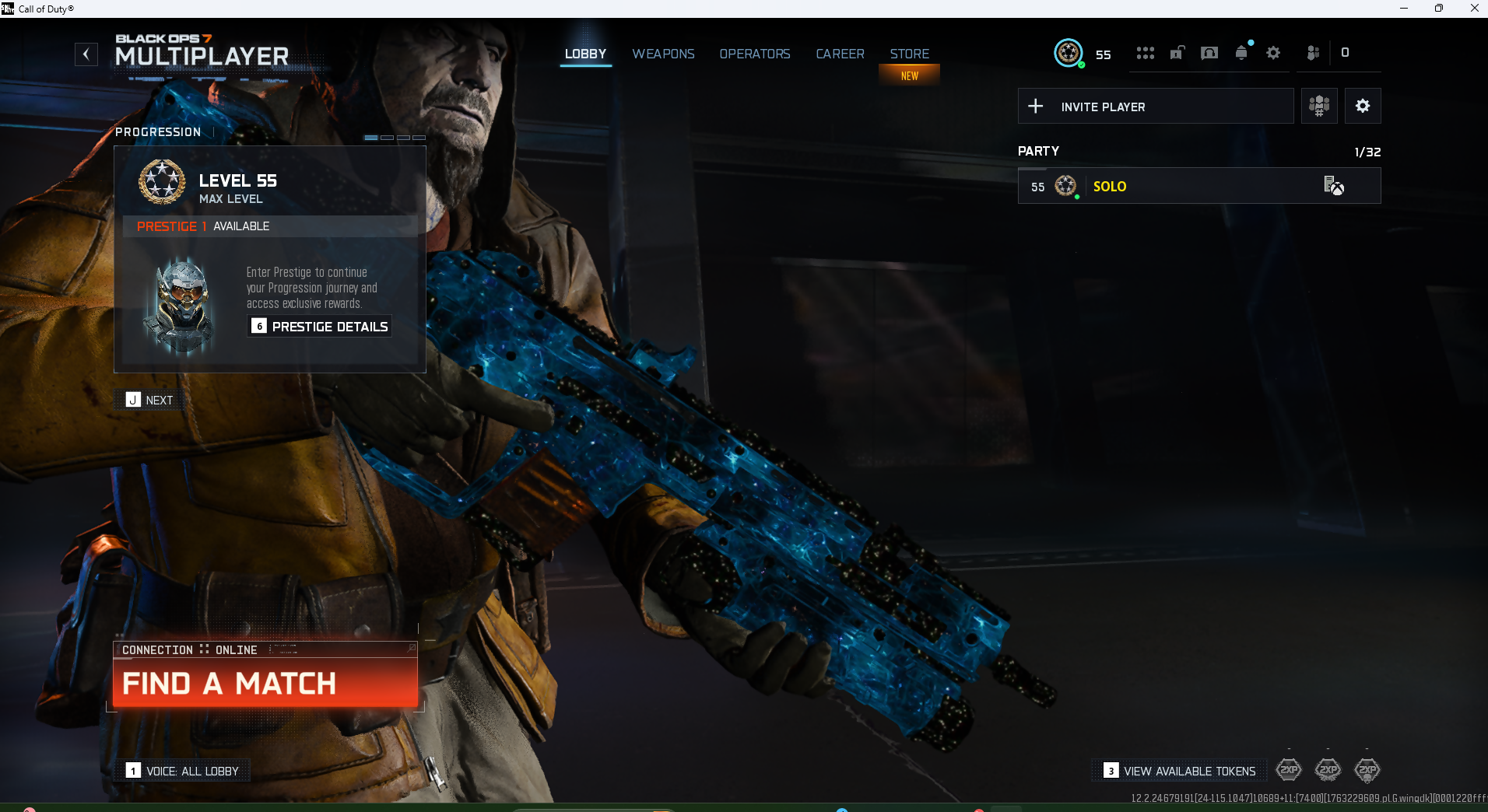
Task: Open Prestige Details
Action: 320,327
